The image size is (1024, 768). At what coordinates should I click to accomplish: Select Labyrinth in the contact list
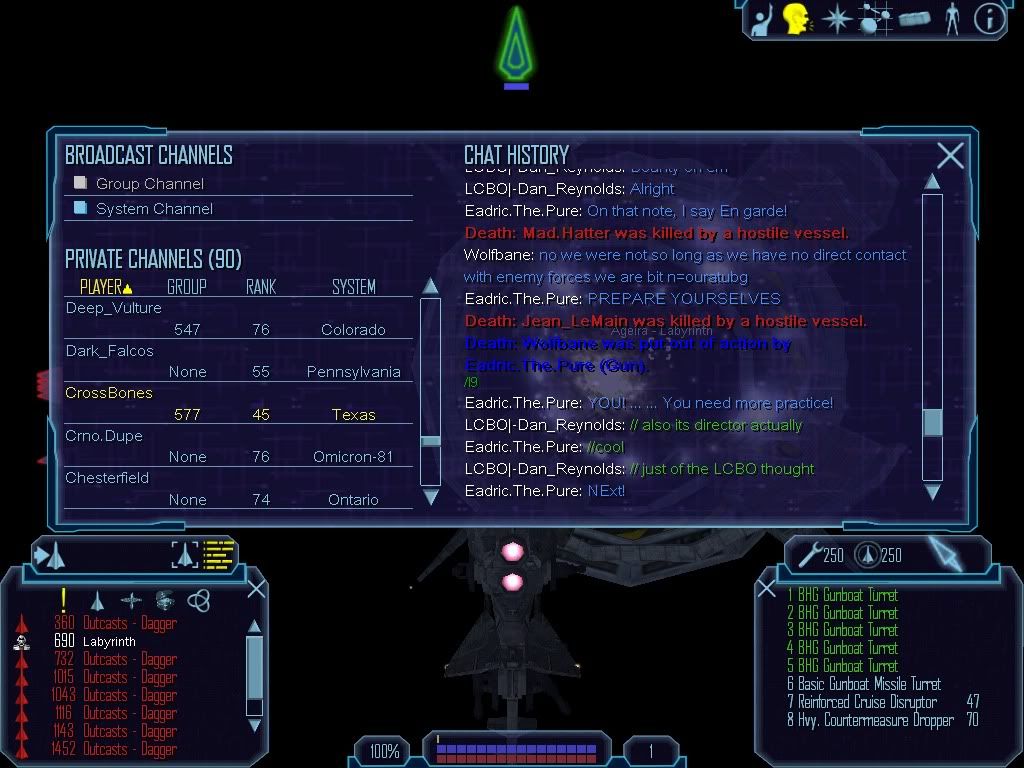109,641
